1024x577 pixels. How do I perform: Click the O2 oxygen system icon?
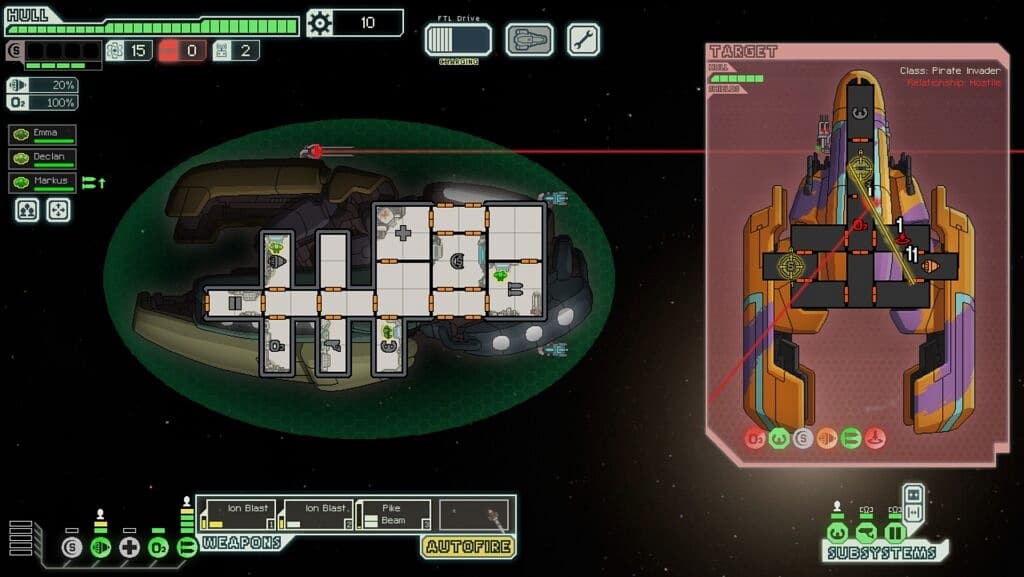[x=158, y=547]
